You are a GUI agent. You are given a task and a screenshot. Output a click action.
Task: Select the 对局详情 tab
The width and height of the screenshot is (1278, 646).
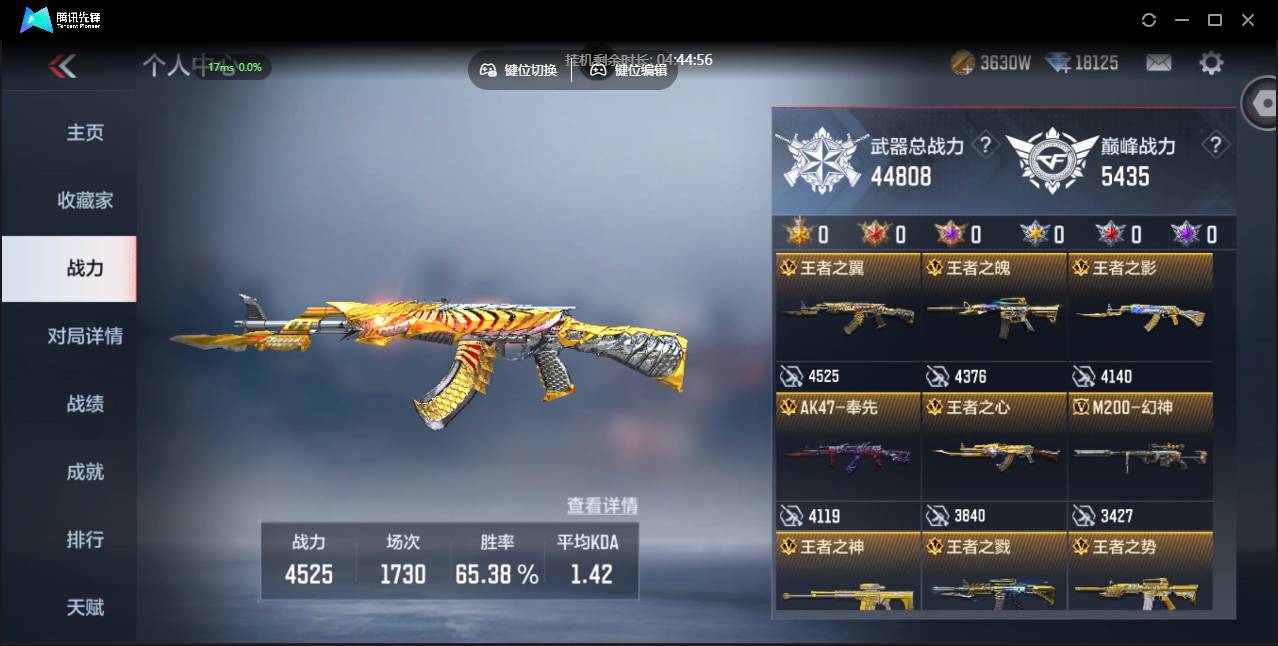point(85,336)
